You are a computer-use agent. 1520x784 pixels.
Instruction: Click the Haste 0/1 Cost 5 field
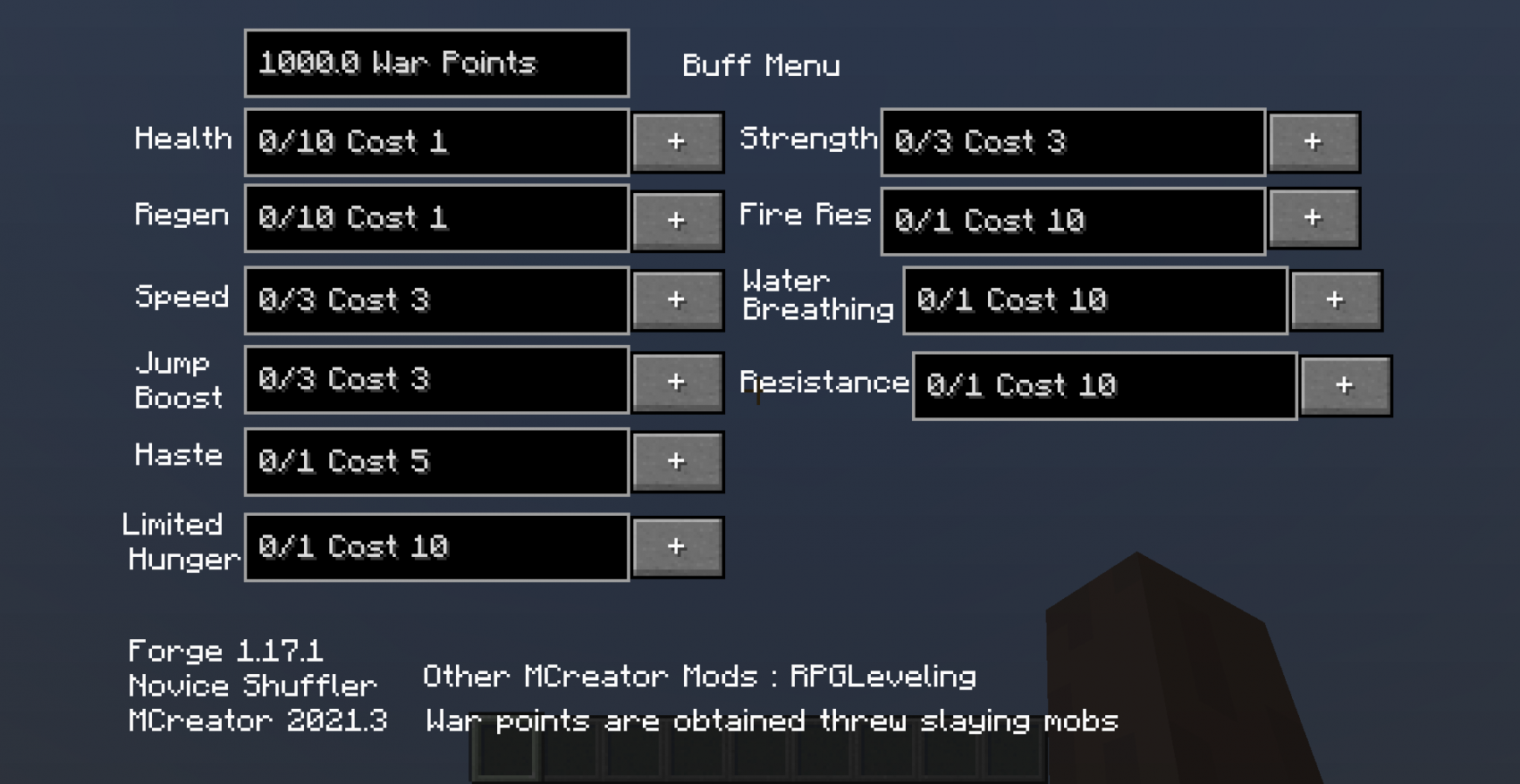pyautogui.click(x=436, y=461)
